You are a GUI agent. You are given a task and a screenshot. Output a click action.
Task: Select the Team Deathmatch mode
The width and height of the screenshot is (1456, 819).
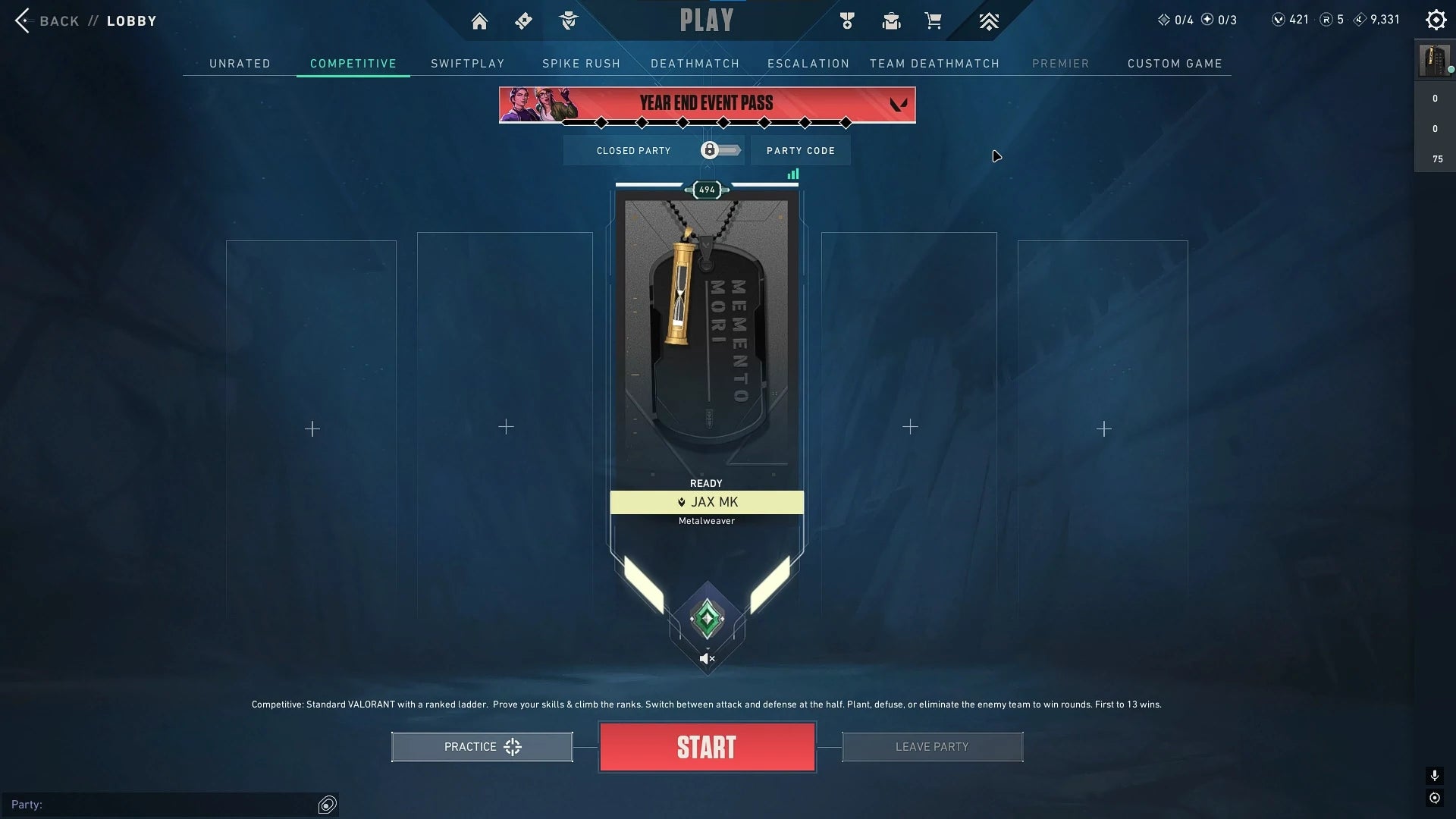[x=934, y=64]
